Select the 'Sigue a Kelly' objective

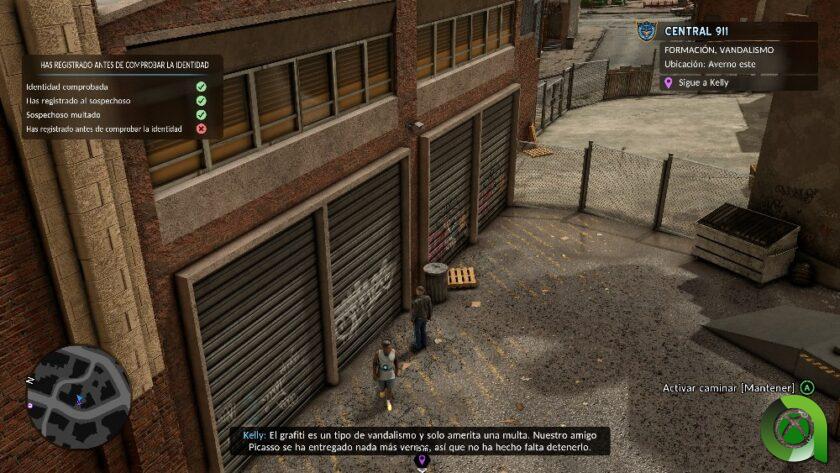[x=704, y=83]
